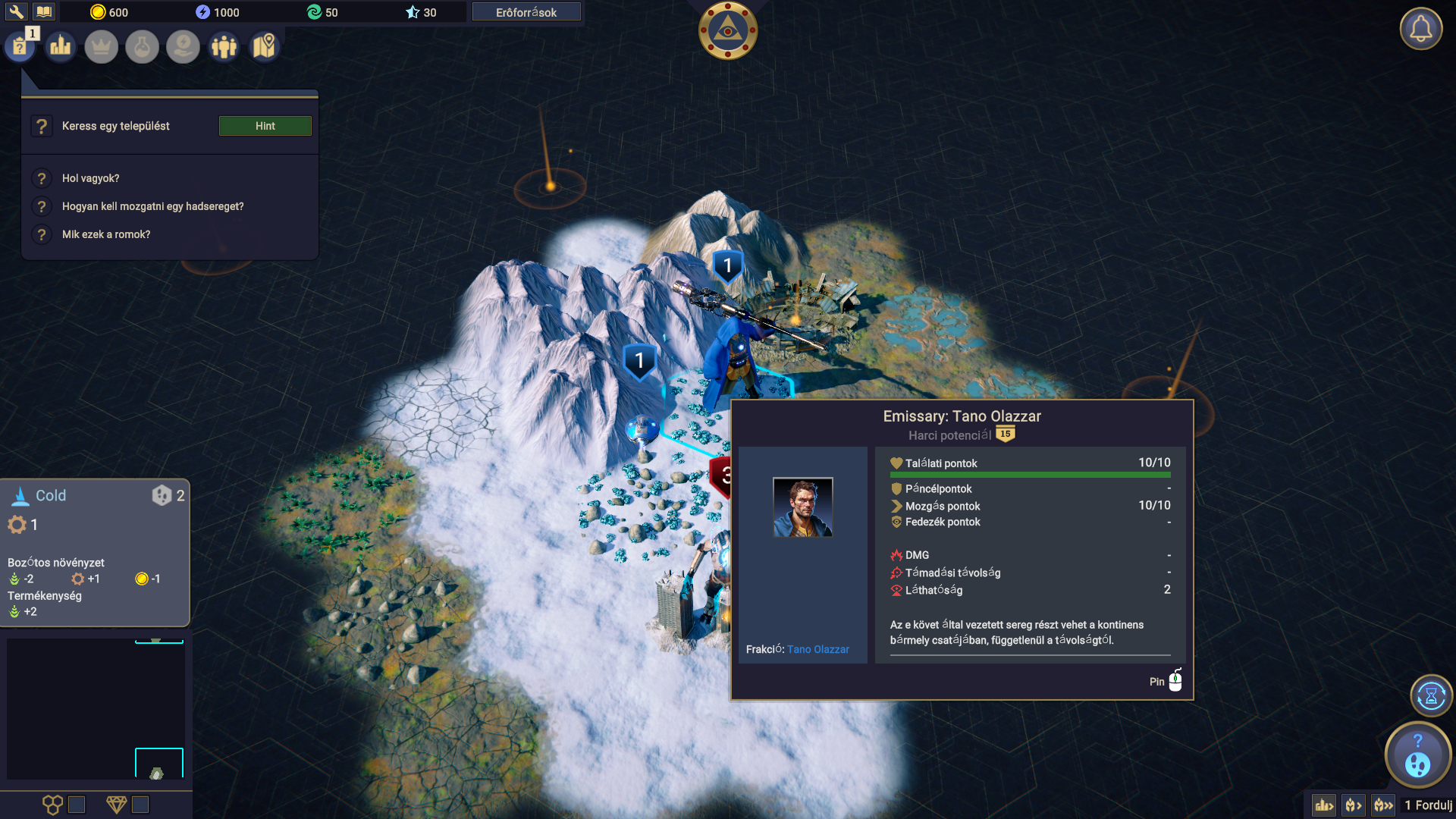Image resolution: width=1456 pixels, height=819 pixels.
Task: Click the Tano Olazzar faction link
Action: coord(817,649)
